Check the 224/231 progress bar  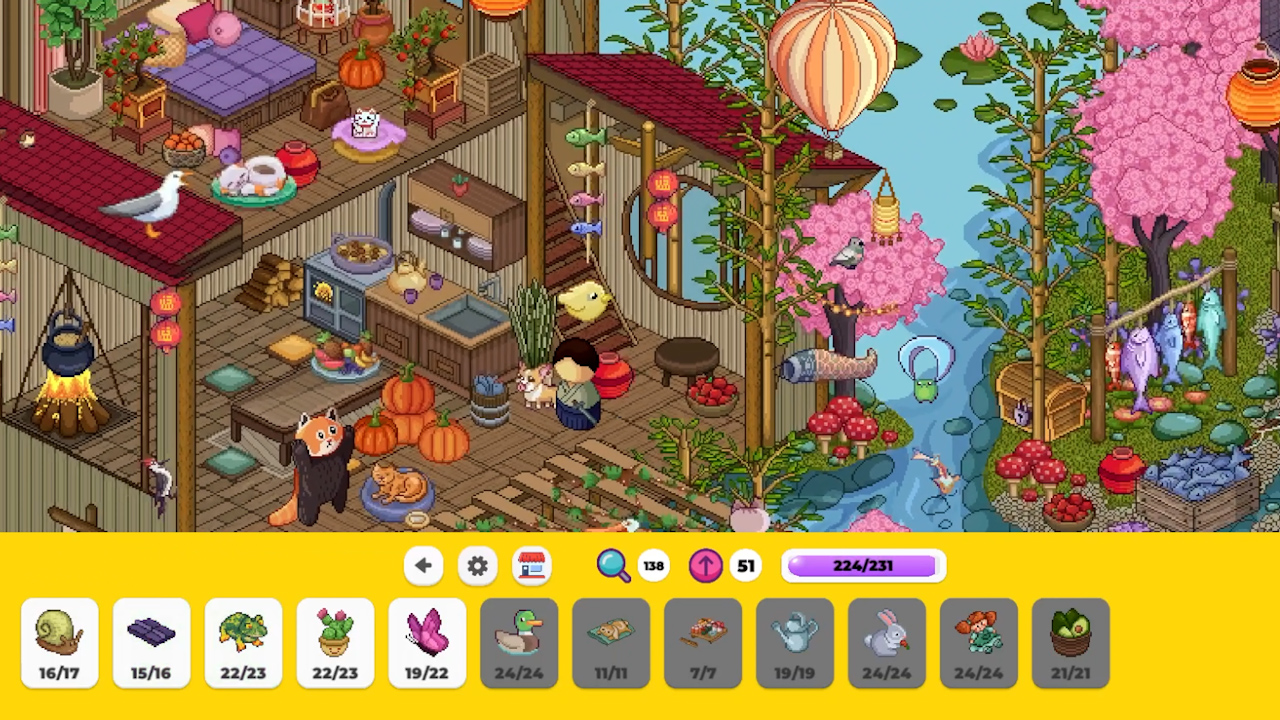pyautogui.click(x=862, y=566)
